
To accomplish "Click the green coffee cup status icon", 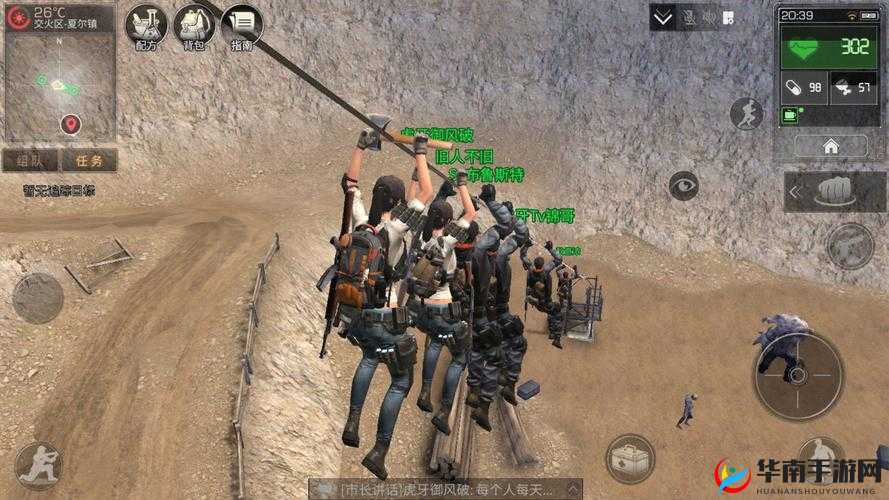I will [x=790, y=115].
